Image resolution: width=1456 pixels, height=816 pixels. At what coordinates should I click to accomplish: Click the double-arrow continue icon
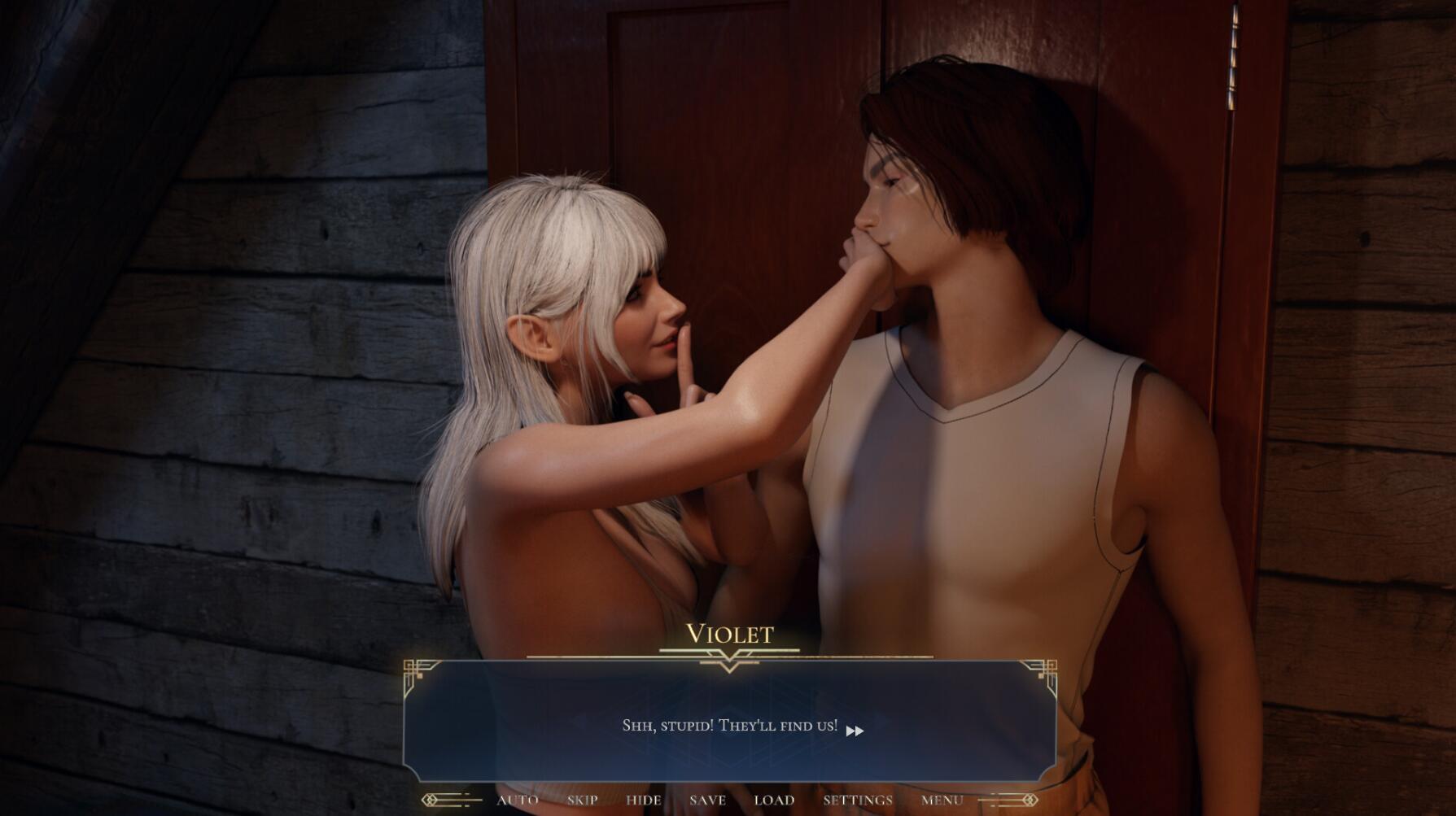click(856, 731)
